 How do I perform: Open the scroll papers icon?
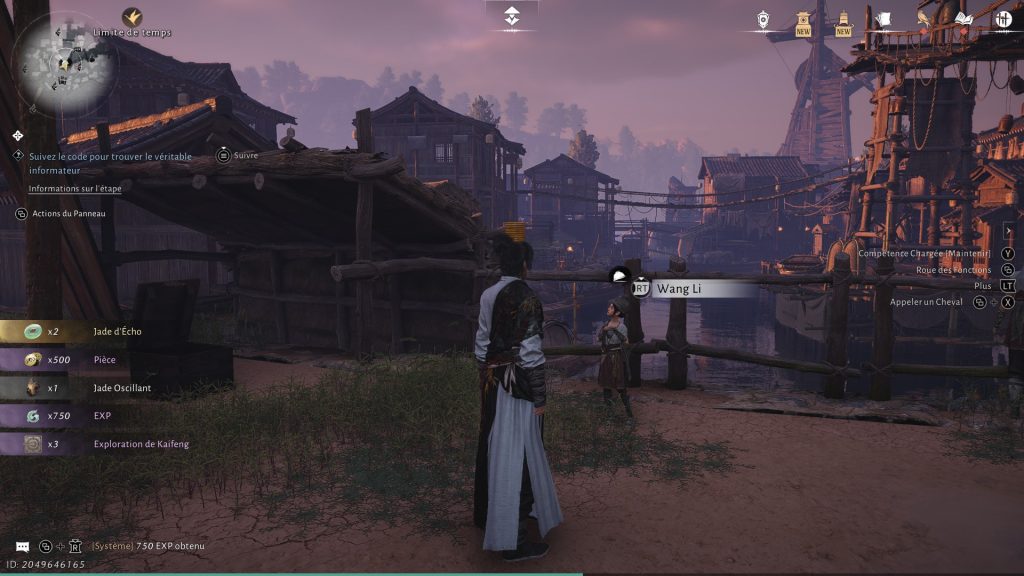point(883,19)
